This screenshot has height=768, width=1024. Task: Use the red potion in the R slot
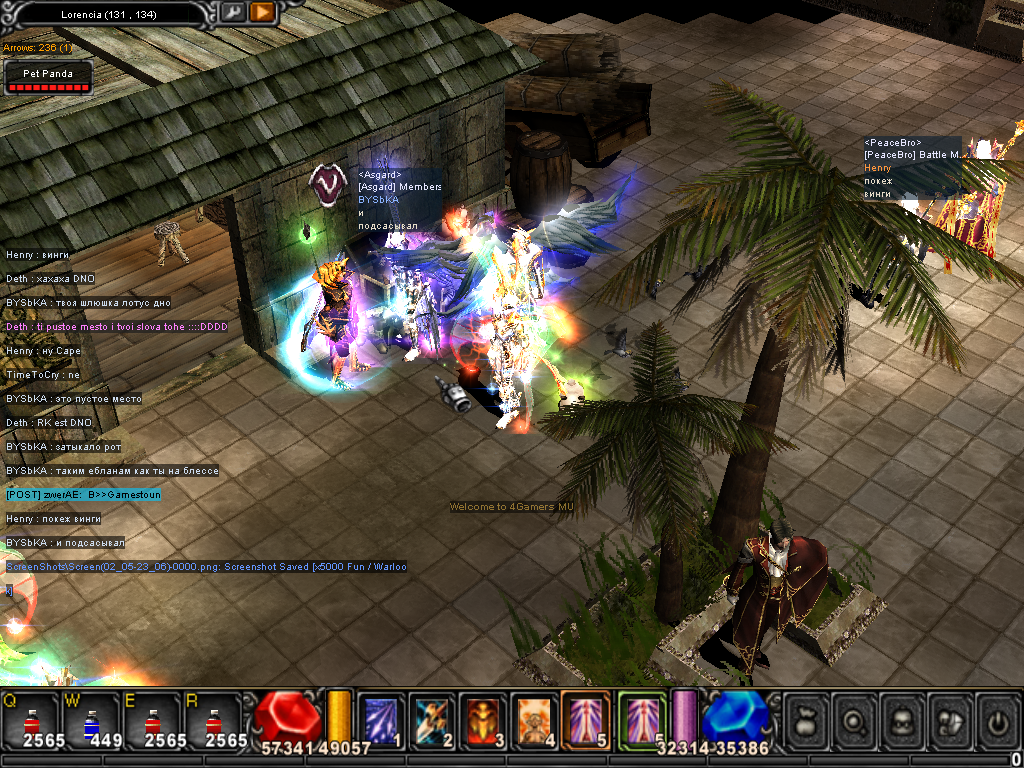point(213,719)
